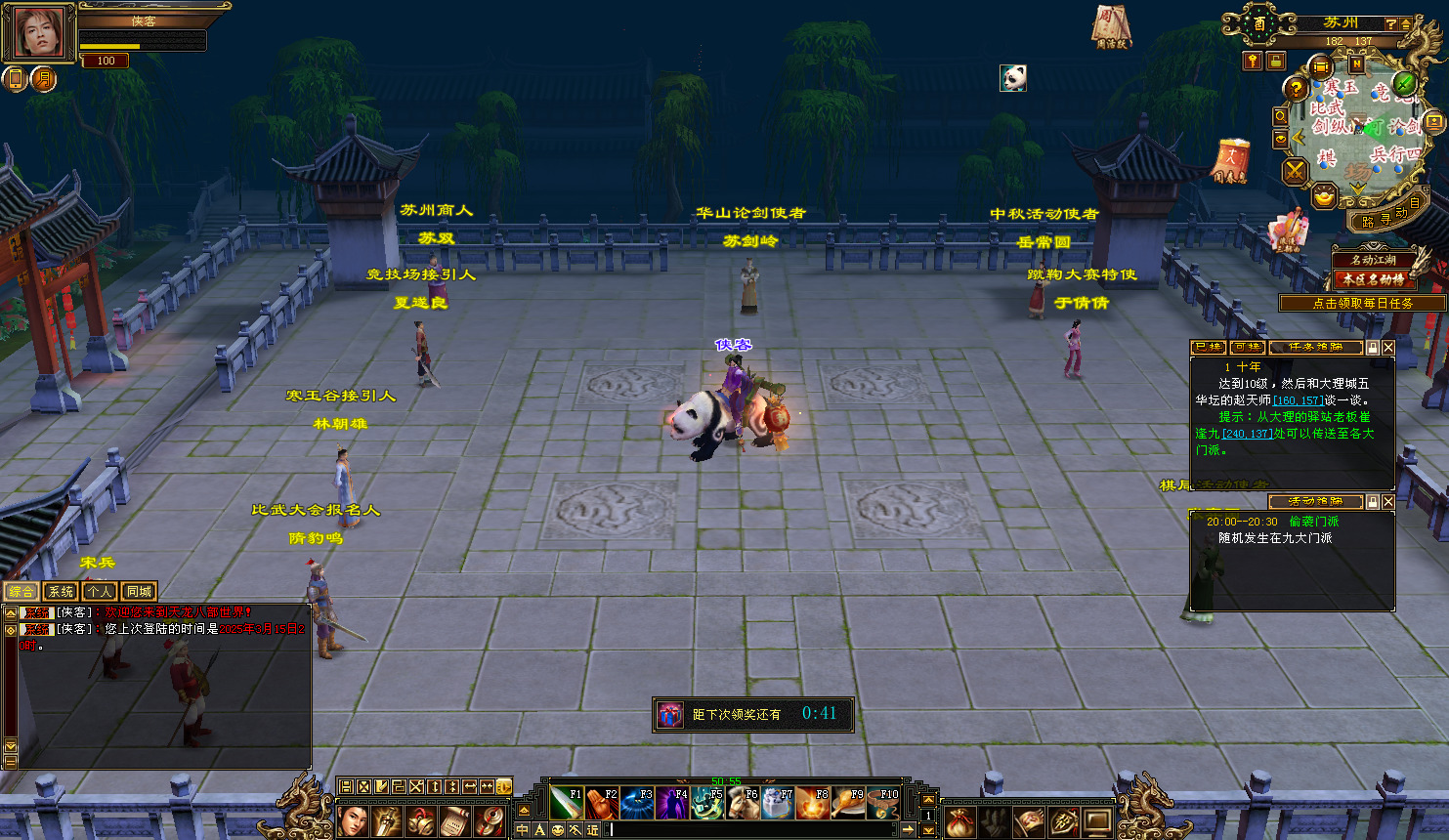
Task: Switch to the 个人 chat tab
Action: (x=100, y=591)
